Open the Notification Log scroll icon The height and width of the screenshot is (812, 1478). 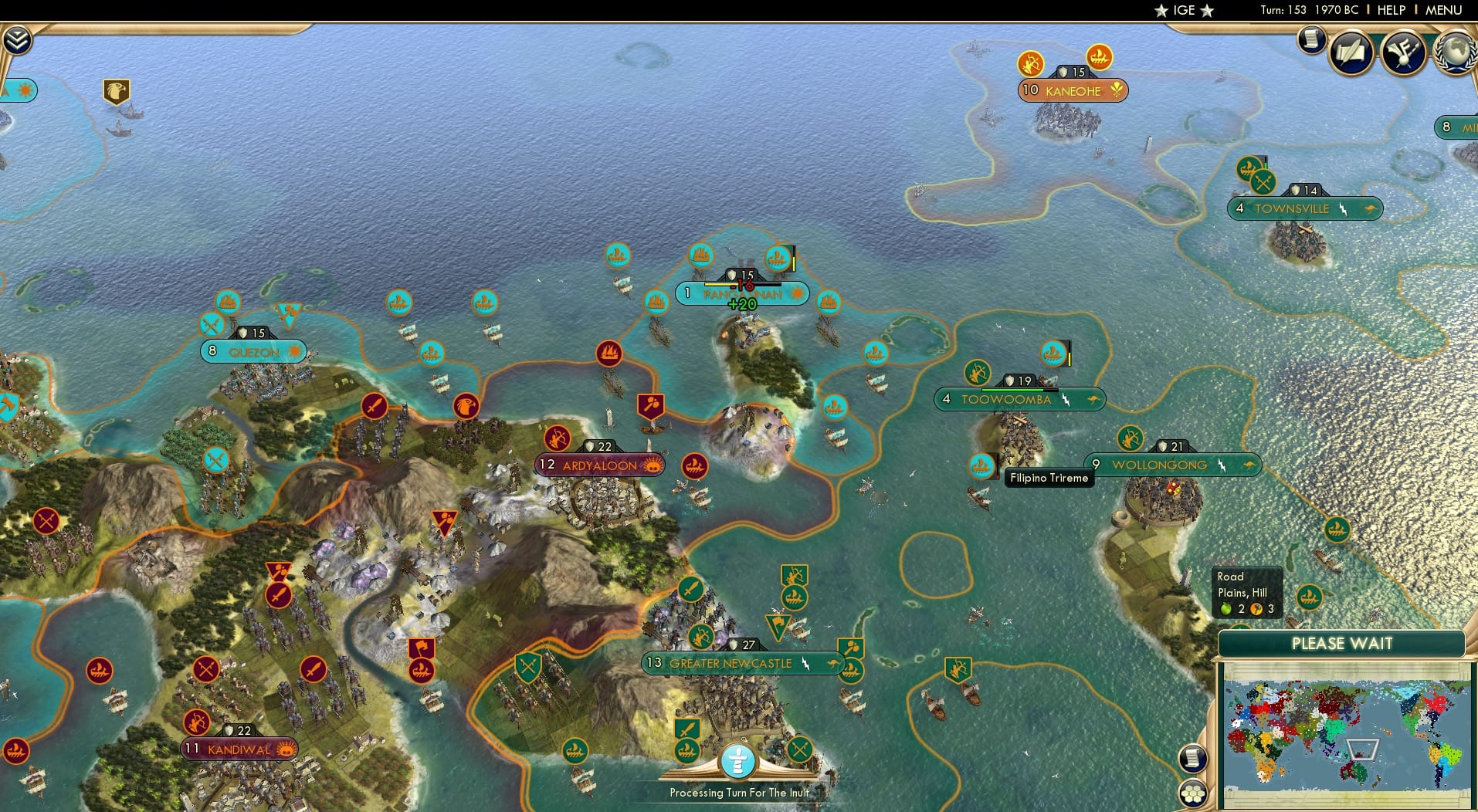click(1310, 41)
